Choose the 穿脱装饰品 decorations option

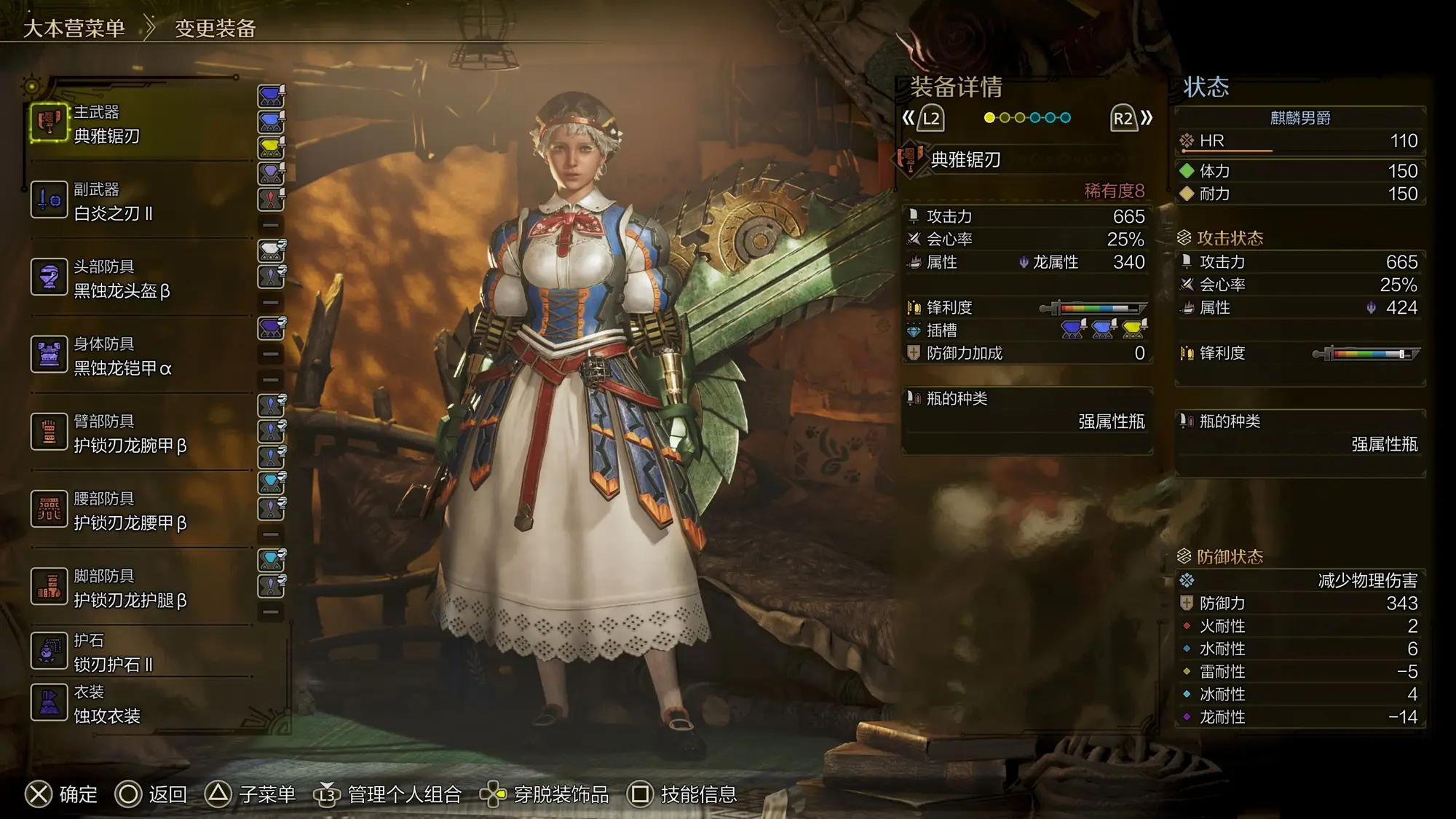(x=561, y=794)
